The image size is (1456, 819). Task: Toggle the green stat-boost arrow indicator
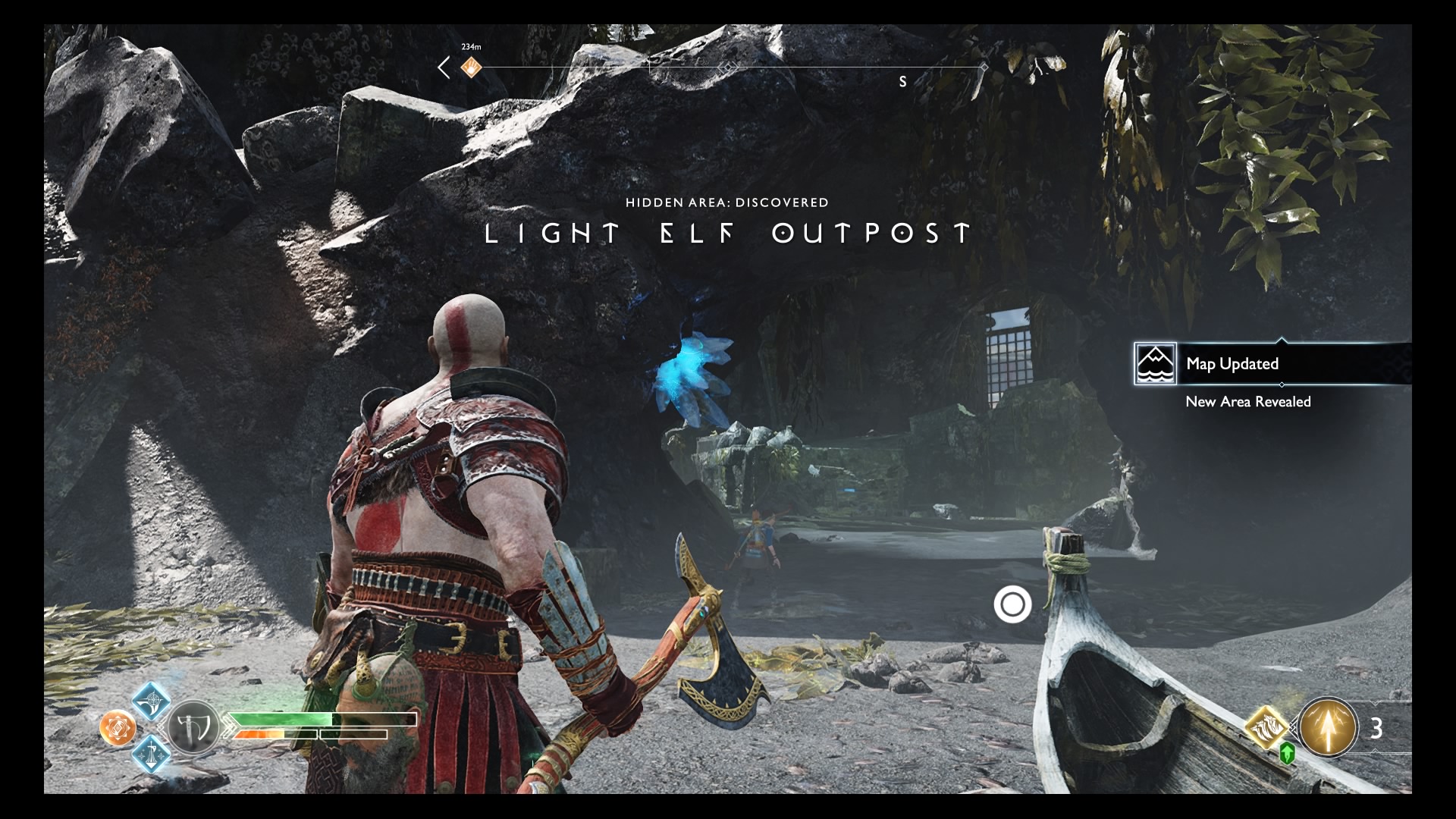[x=1287, y=754]
